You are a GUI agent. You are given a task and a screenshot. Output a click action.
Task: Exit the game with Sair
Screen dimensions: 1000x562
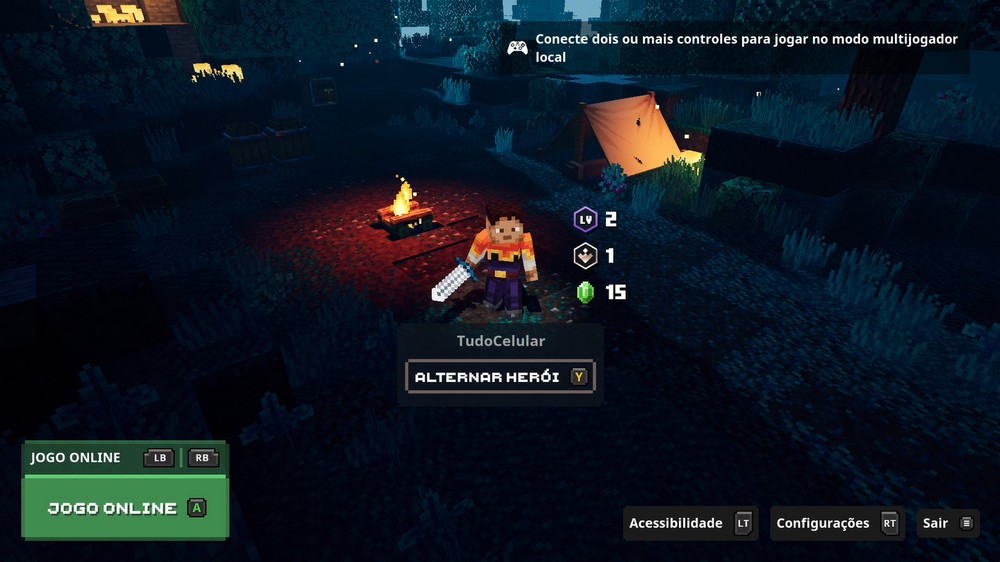(x=947, y=523)
